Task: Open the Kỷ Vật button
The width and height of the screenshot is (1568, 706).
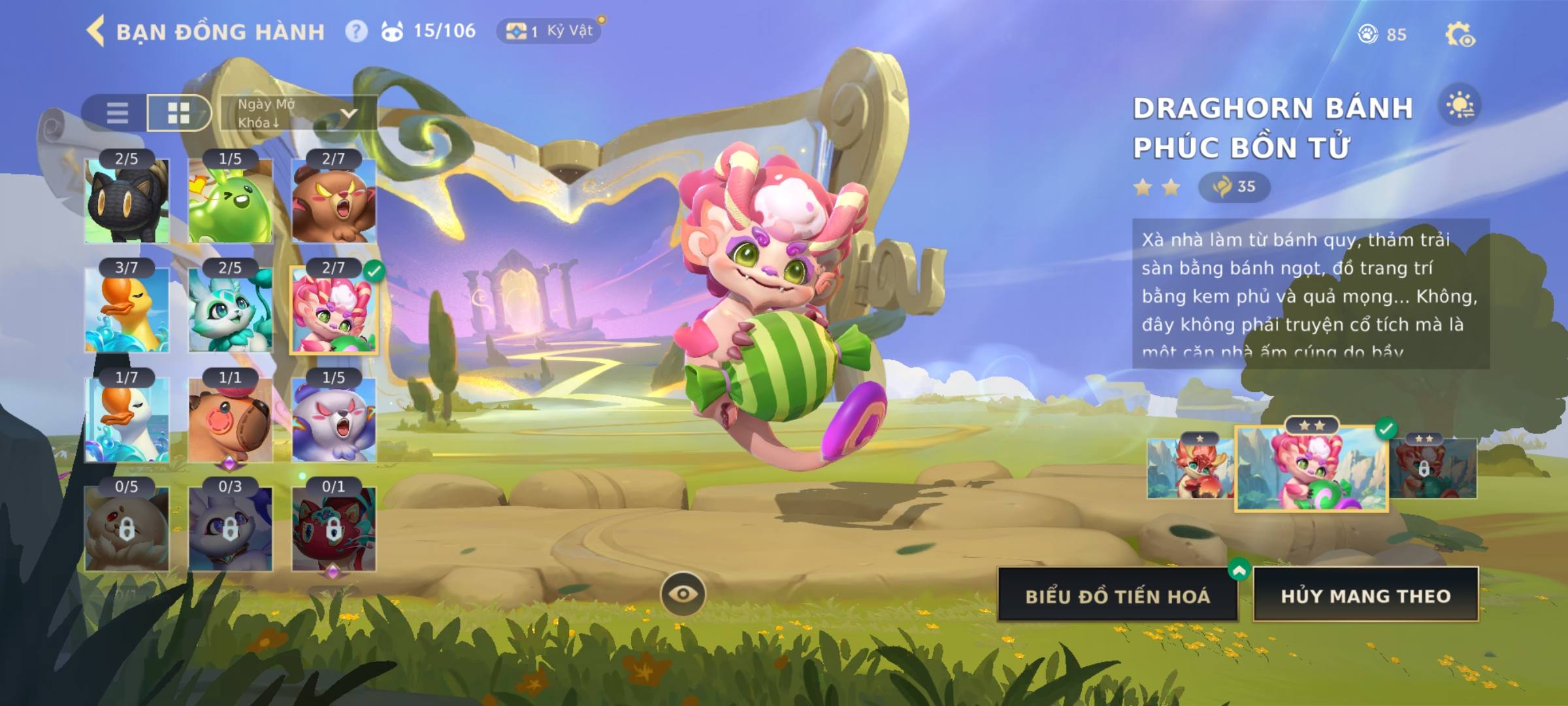Action: pyautogui.click(x=549, y=31)
